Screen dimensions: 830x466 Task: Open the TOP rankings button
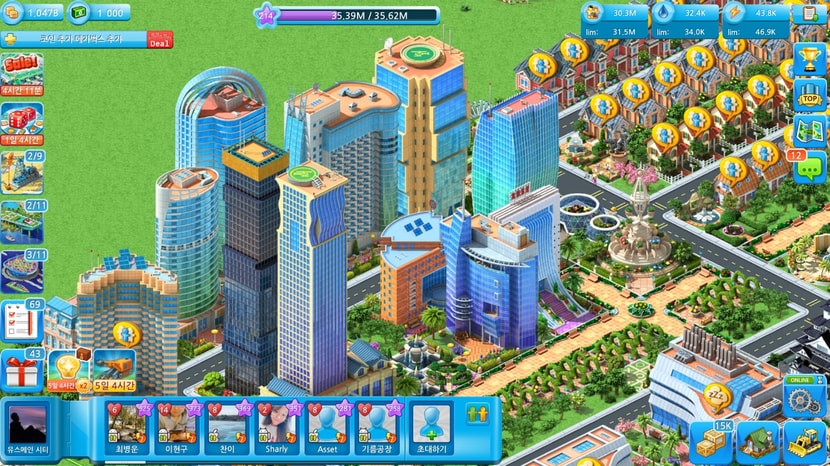click(809, 95)
